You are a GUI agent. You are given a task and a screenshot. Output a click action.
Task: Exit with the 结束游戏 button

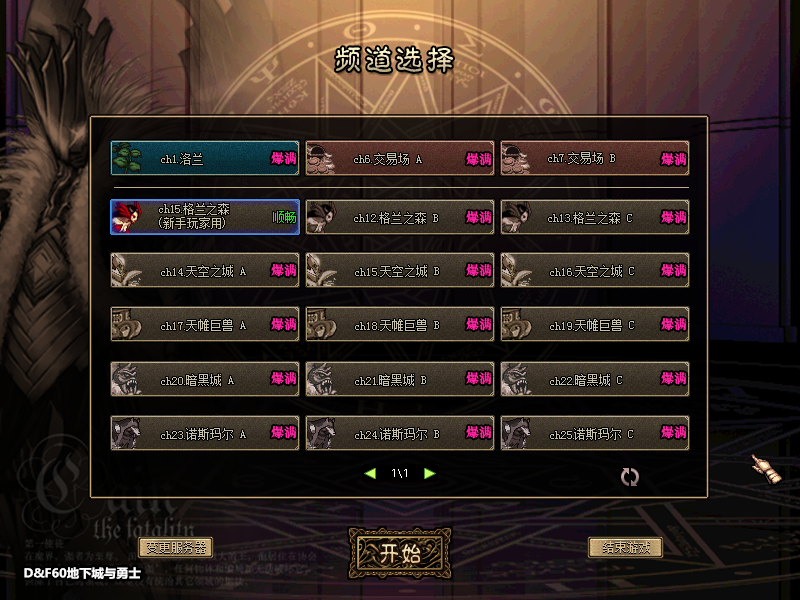[x=625, y=547]
